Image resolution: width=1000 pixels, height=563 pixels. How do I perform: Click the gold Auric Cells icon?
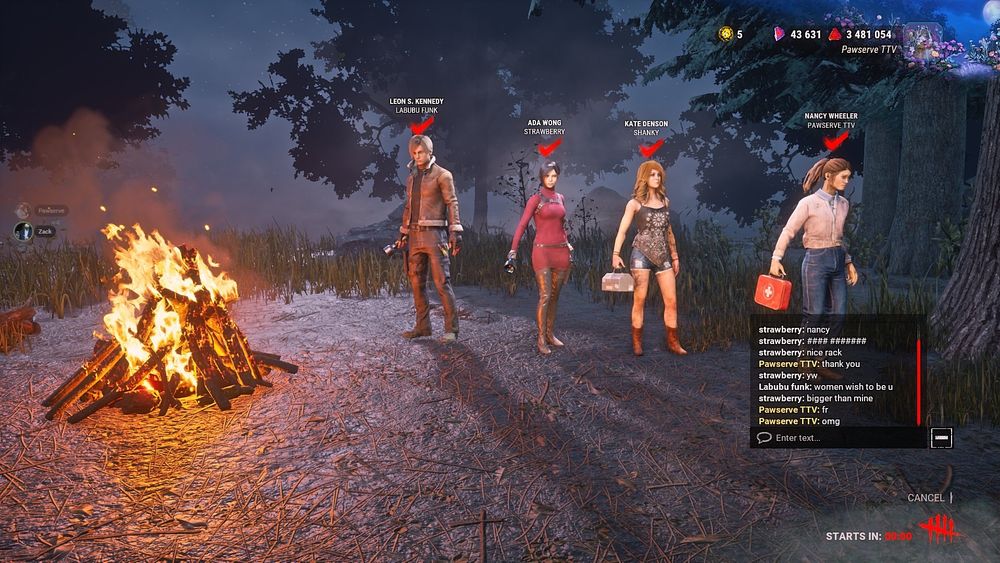725,34
